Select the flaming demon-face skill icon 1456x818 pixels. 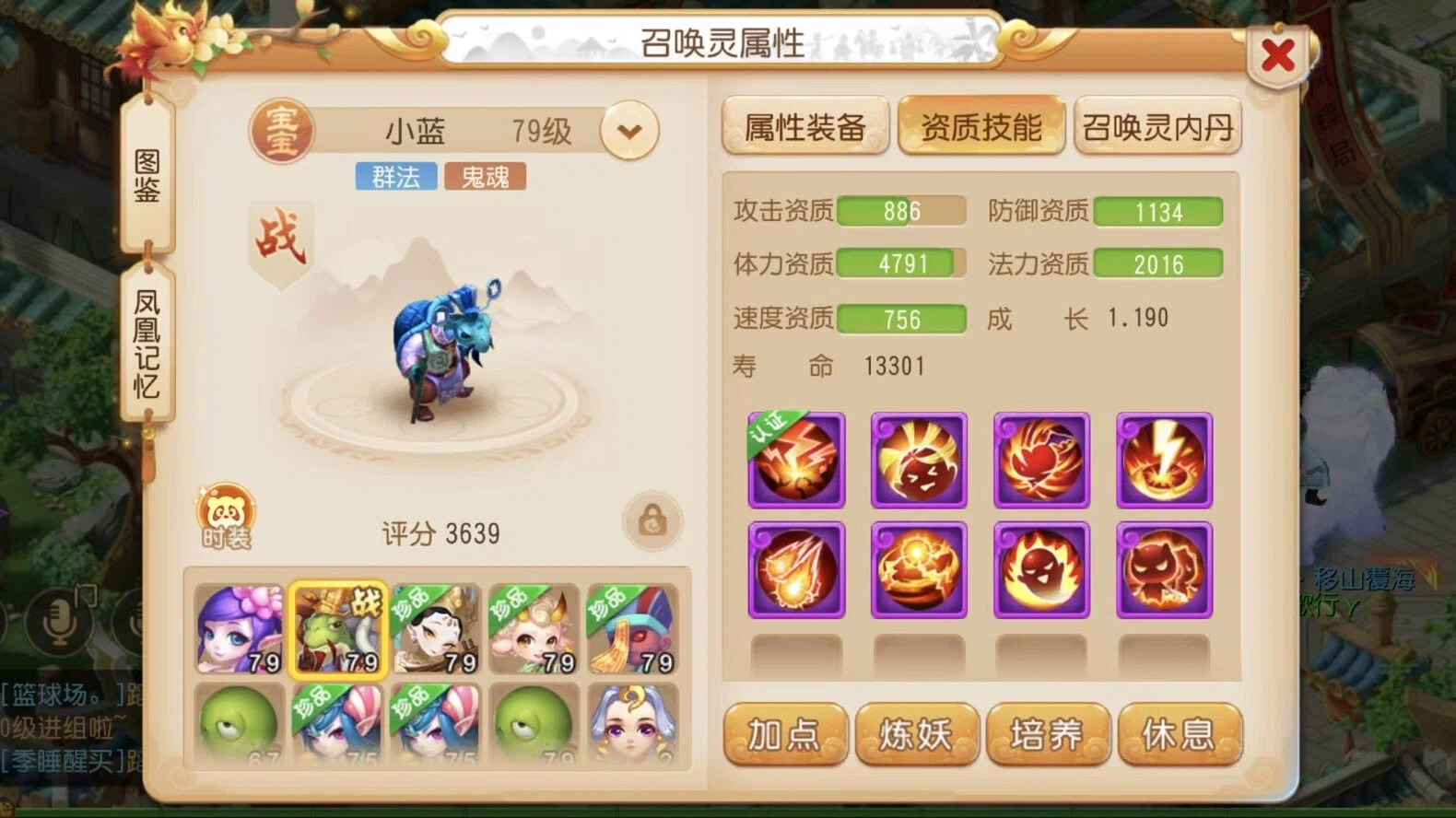[1040, 569]
